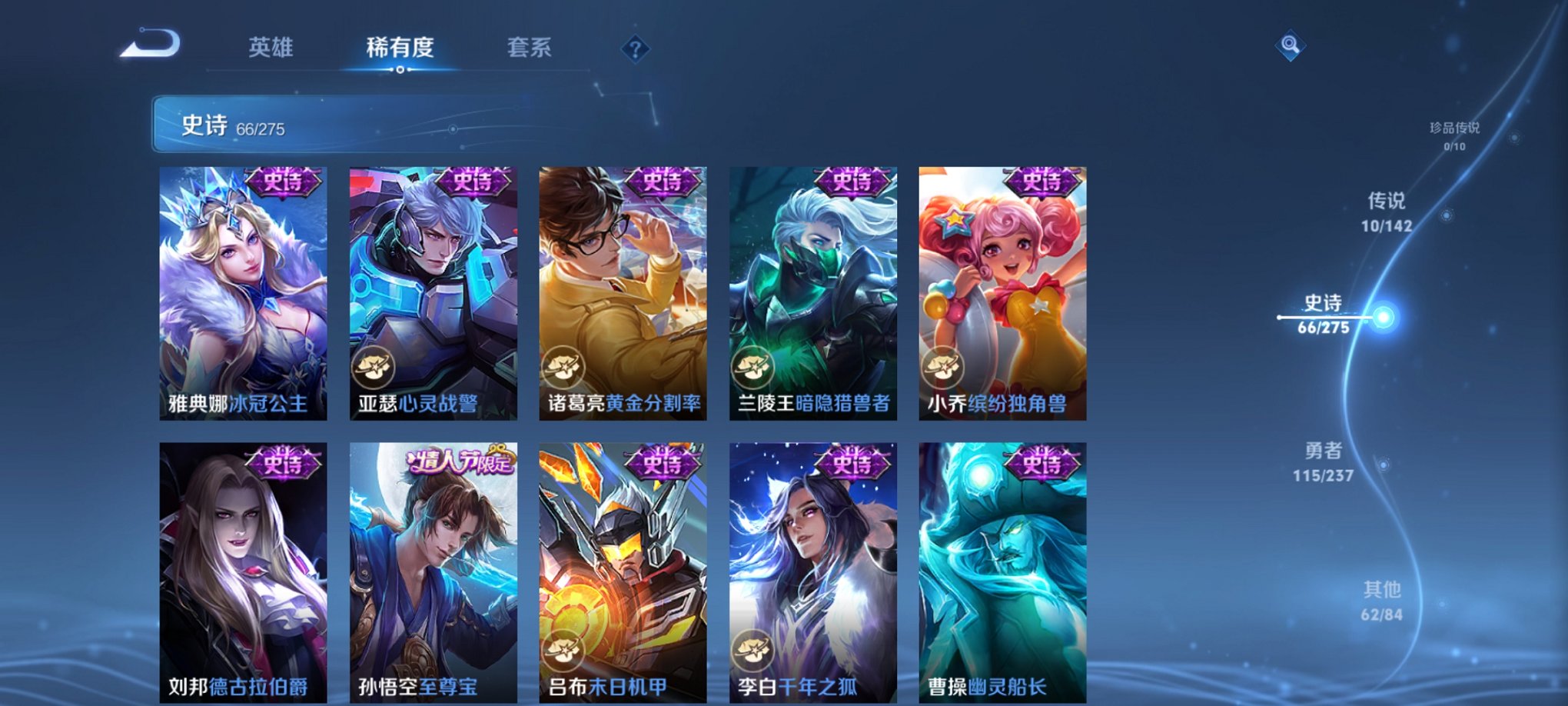Click the badge icon on 李白千年之狐 card
1568x706 pixels.
tap(754, 652)
